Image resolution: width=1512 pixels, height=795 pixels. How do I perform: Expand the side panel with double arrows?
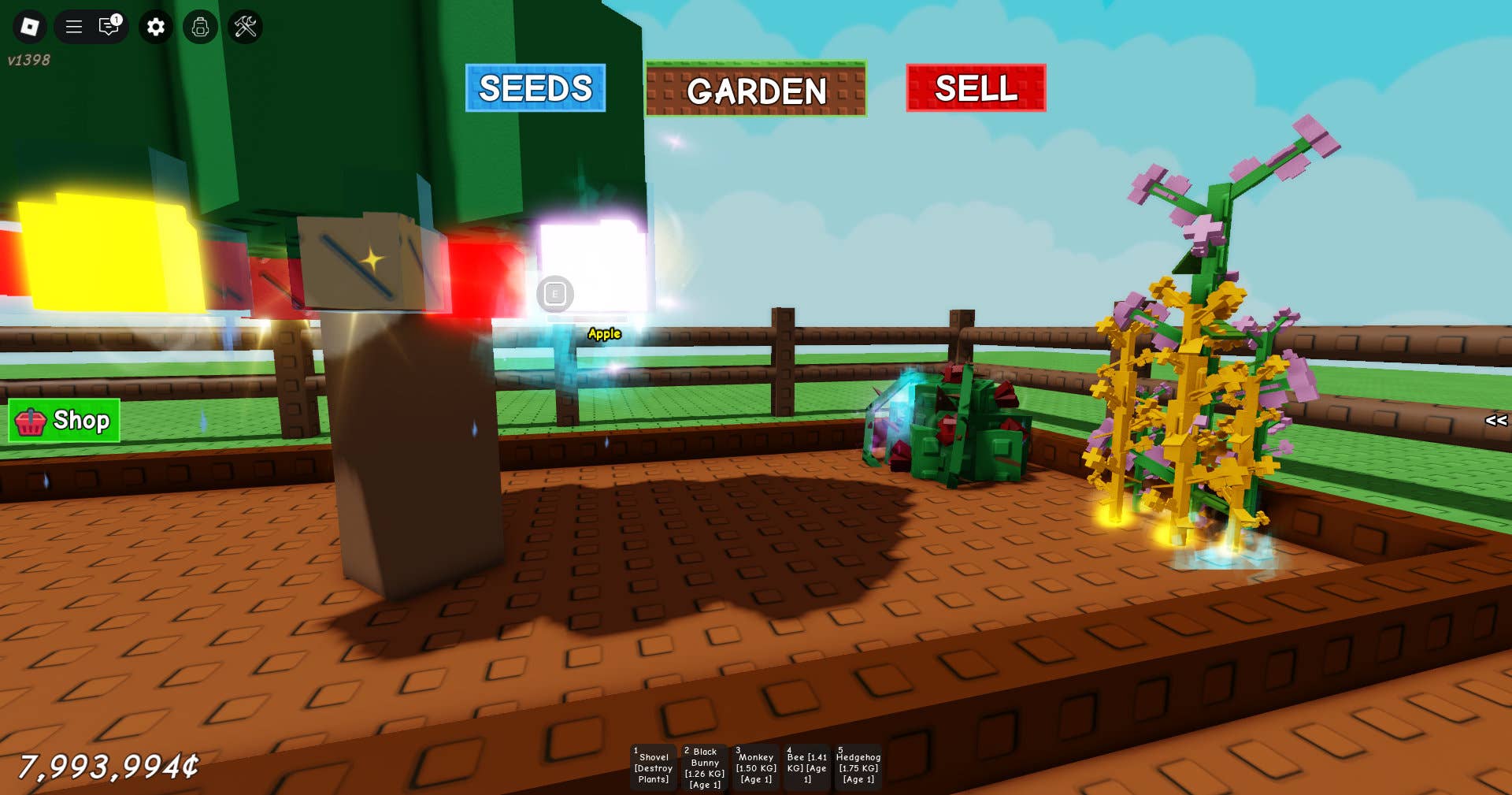pos(1495,421)
